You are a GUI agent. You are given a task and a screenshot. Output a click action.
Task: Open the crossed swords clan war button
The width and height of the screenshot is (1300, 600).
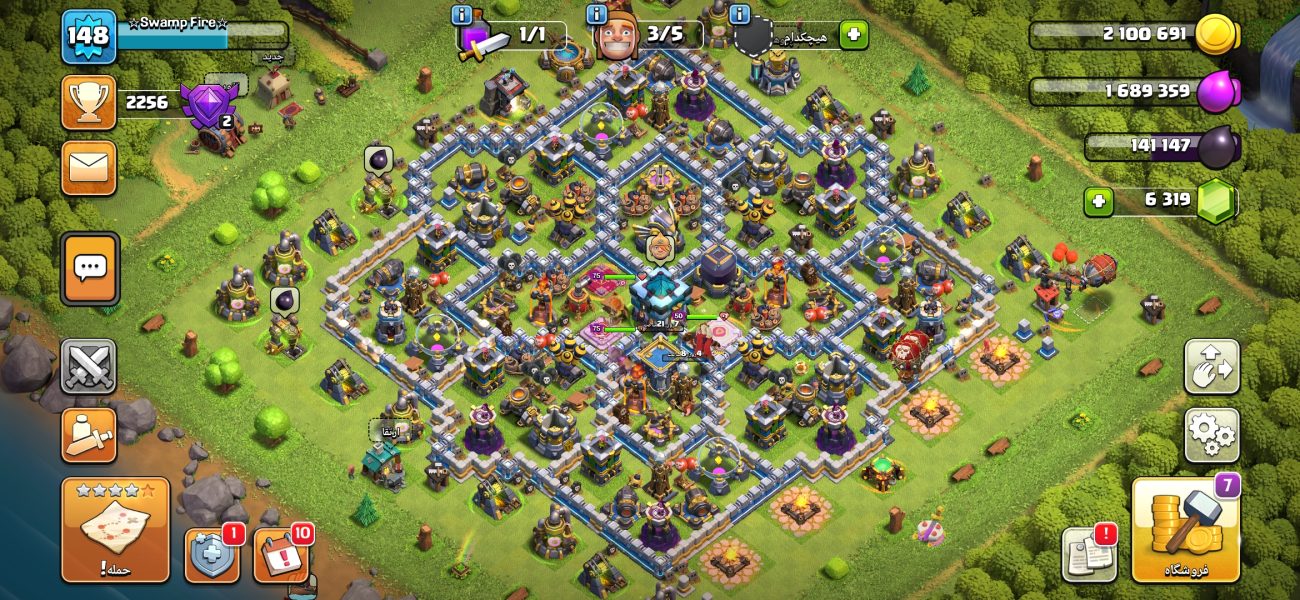coord(89,366)
